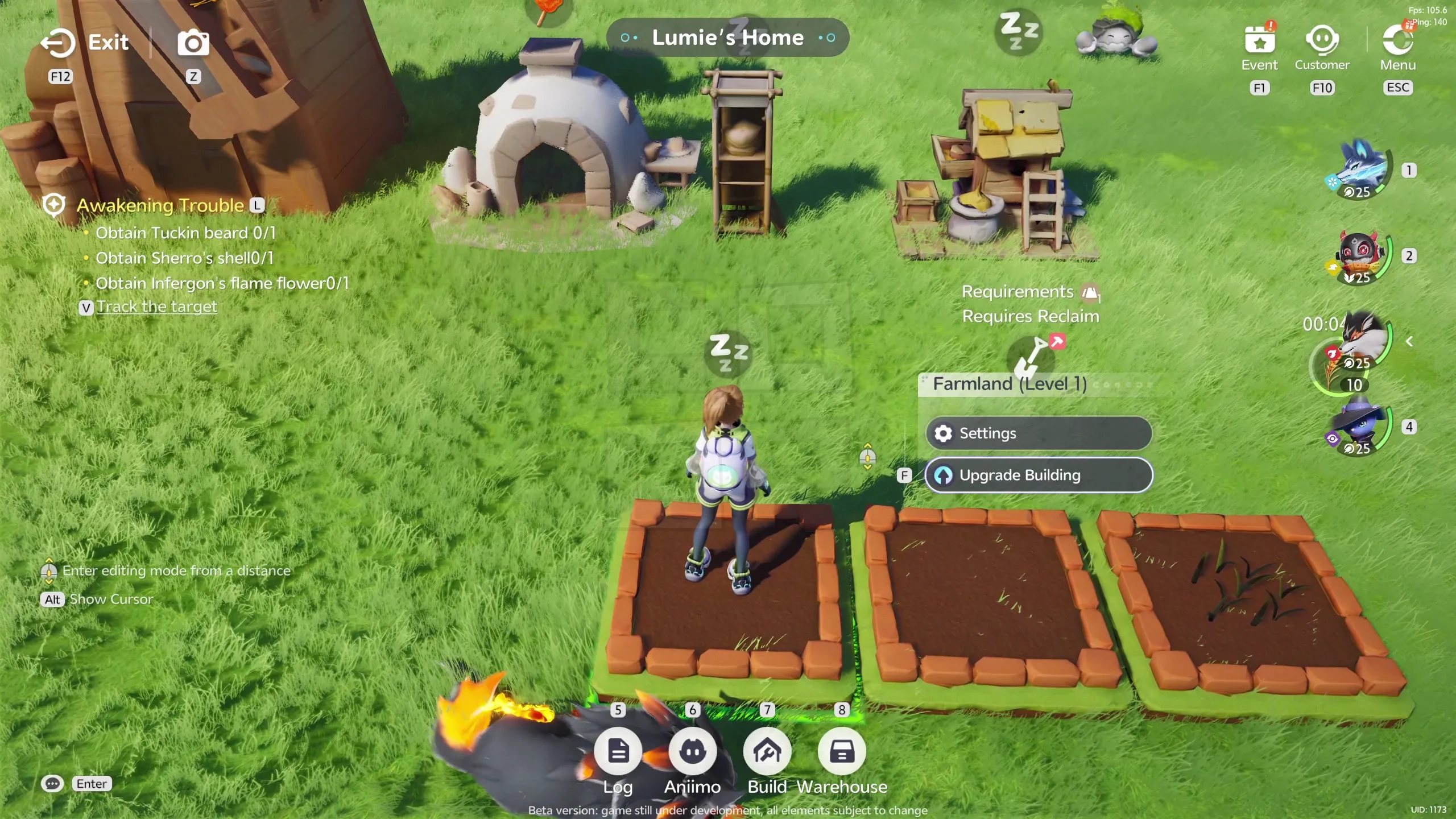
Task: Open the Log panel
Action: 618,751
